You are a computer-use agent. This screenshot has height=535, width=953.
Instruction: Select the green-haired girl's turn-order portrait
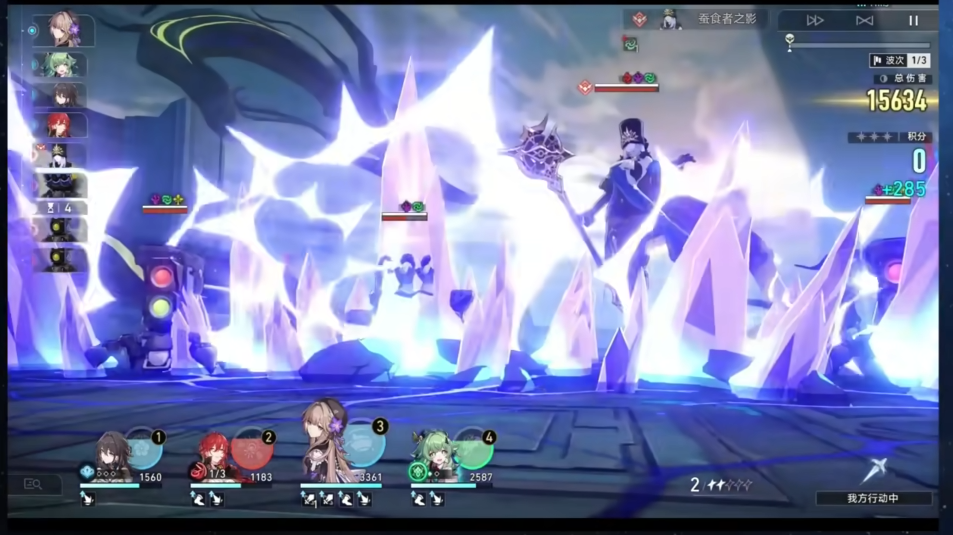[x=60, y=65]
